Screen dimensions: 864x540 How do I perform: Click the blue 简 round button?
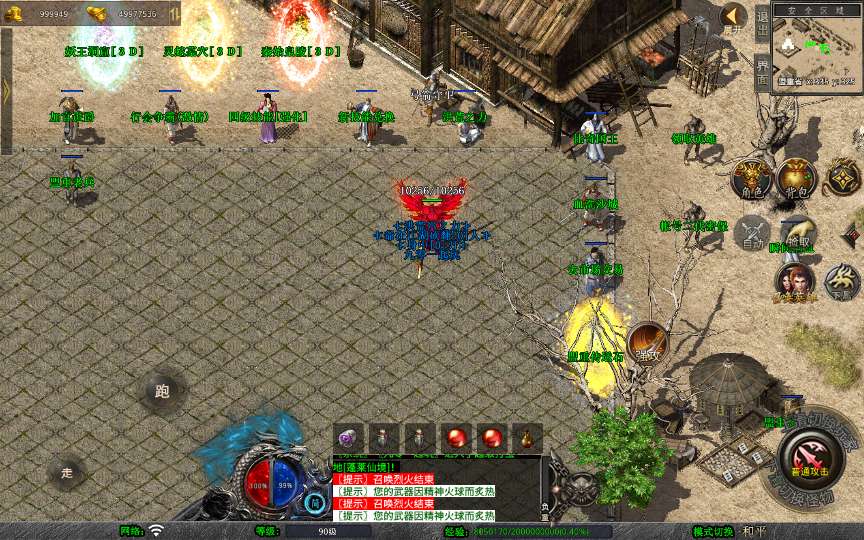pyautogui.click(x=316, y=501)
